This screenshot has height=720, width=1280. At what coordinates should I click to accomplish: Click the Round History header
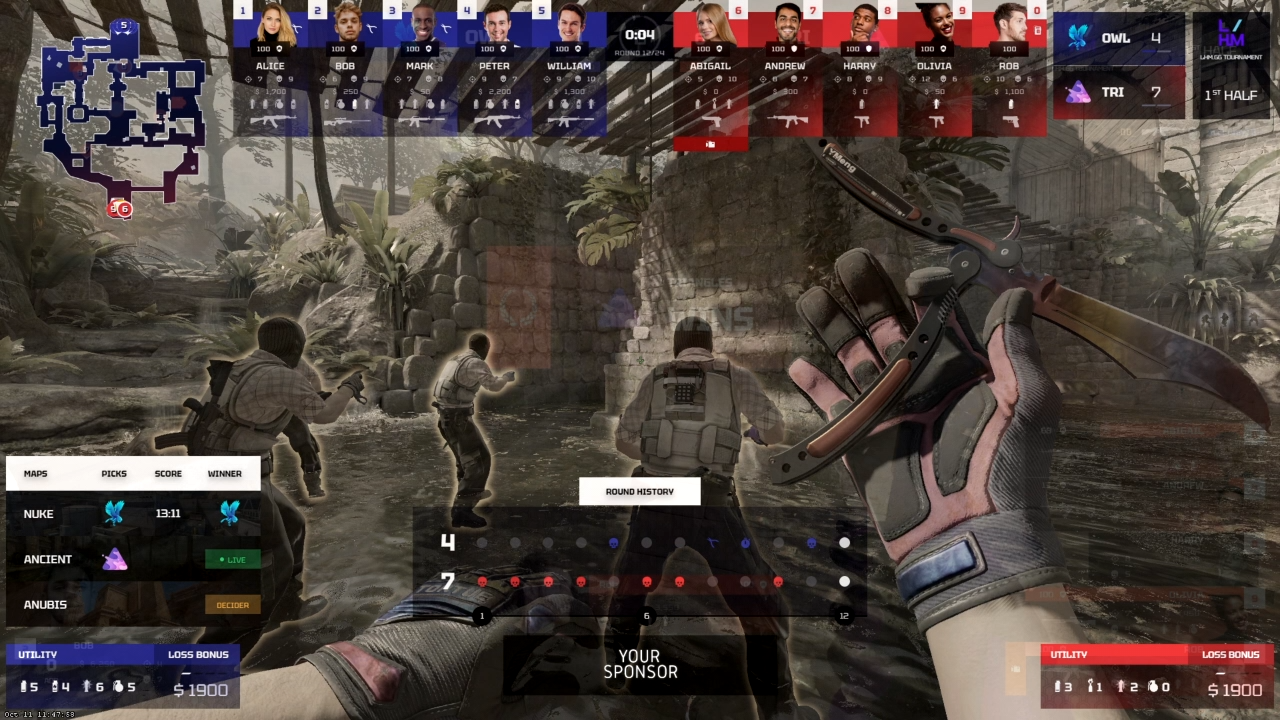[640, 491]
